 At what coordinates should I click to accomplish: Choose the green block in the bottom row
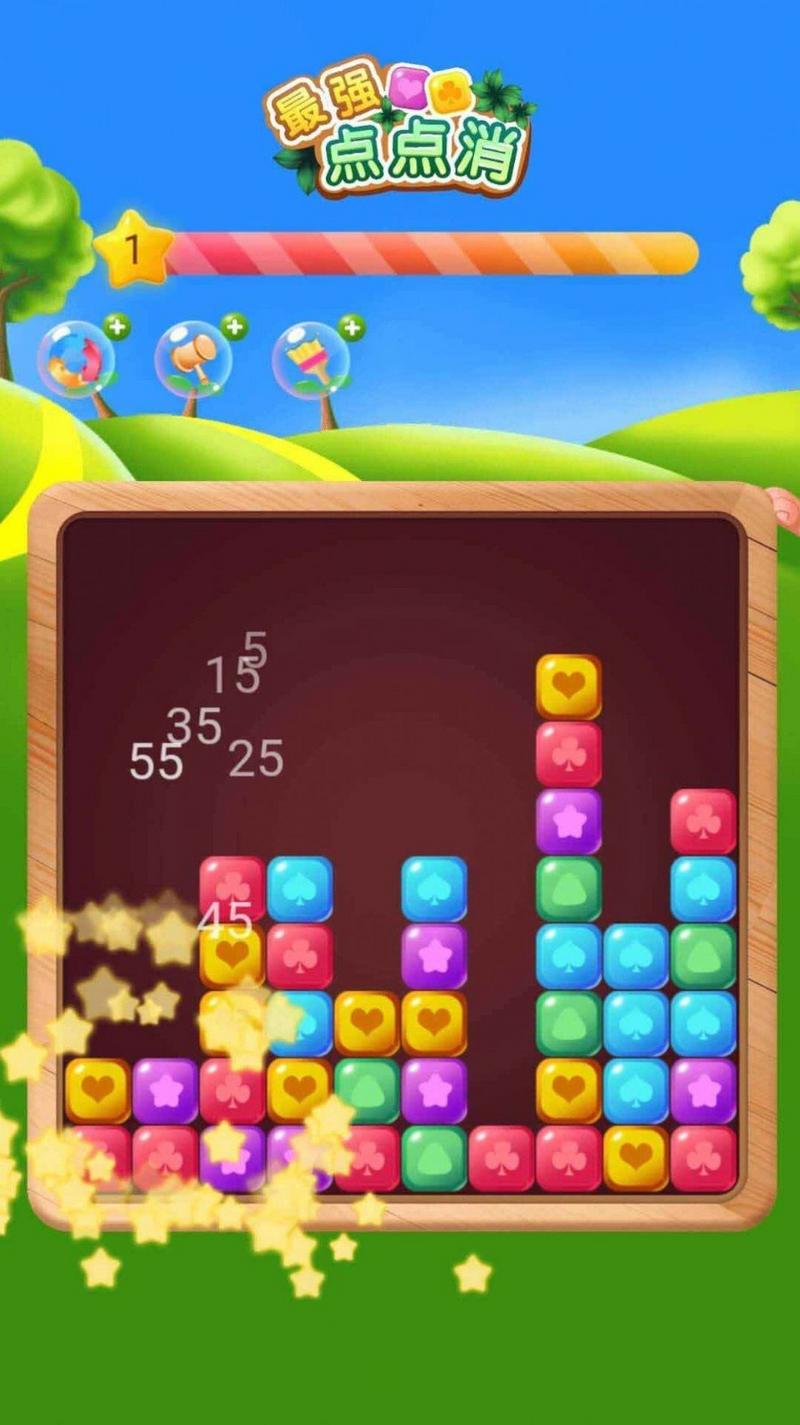click(434, 1158)
